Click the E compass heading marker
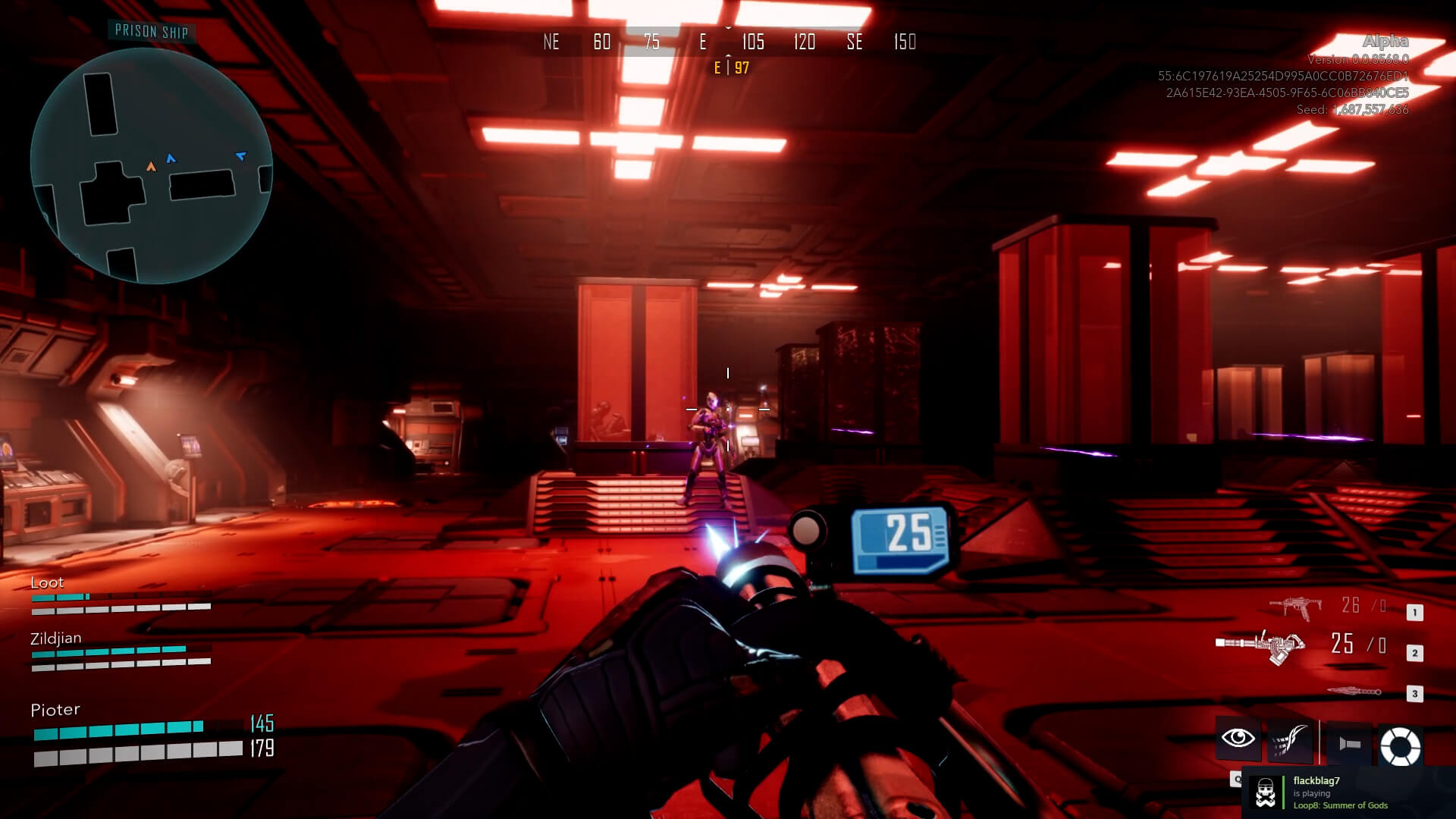 coord(704,42)
